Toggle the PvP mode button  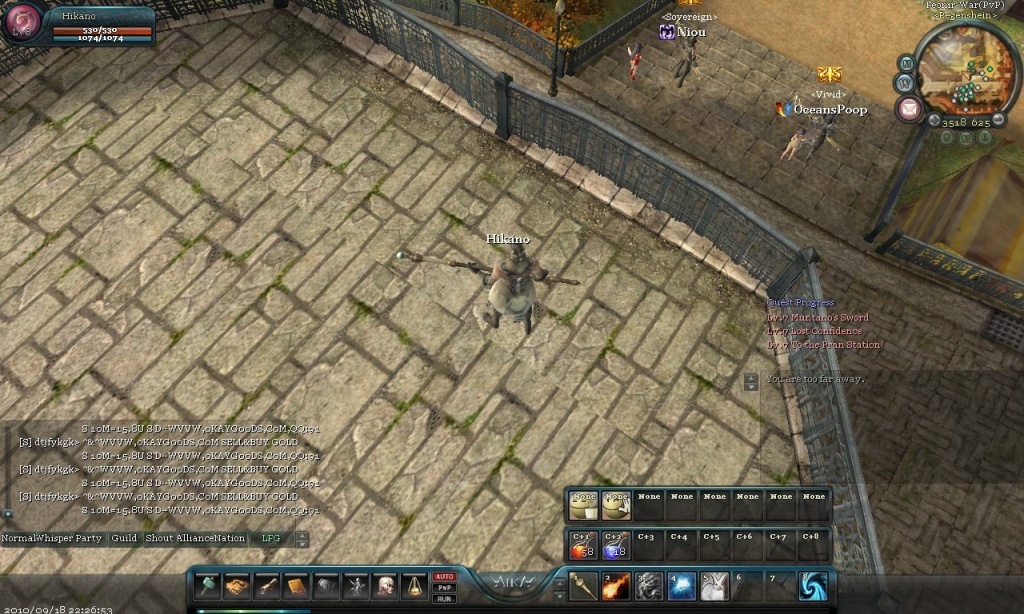pyautogui.click(x=443, y=588)
